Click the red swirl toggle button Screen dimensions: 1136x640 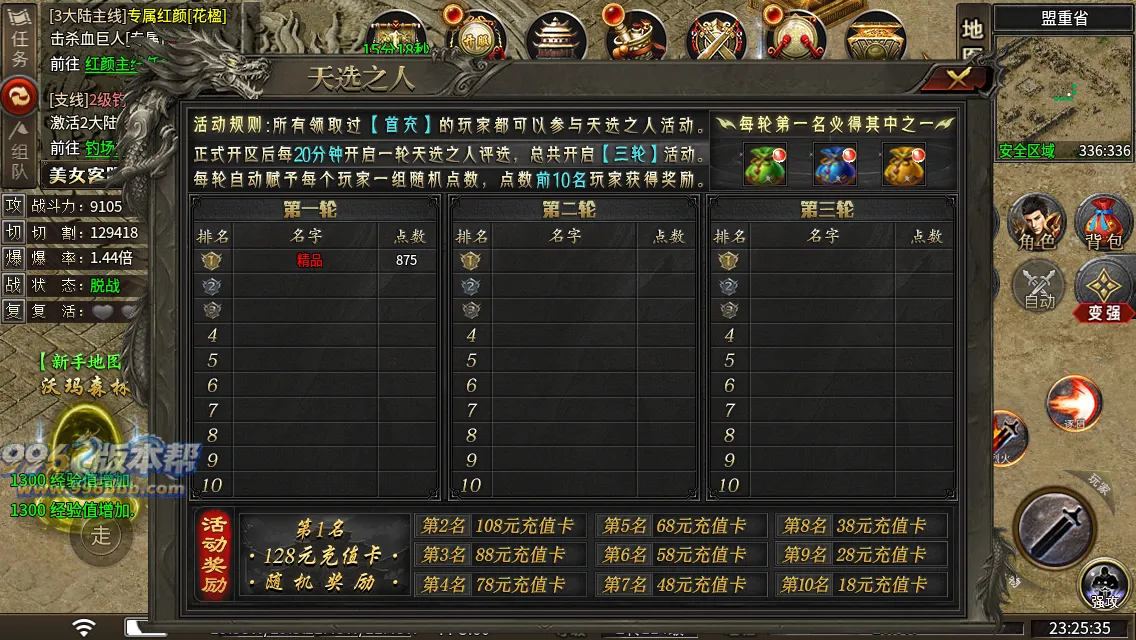[x=19, y=96]
